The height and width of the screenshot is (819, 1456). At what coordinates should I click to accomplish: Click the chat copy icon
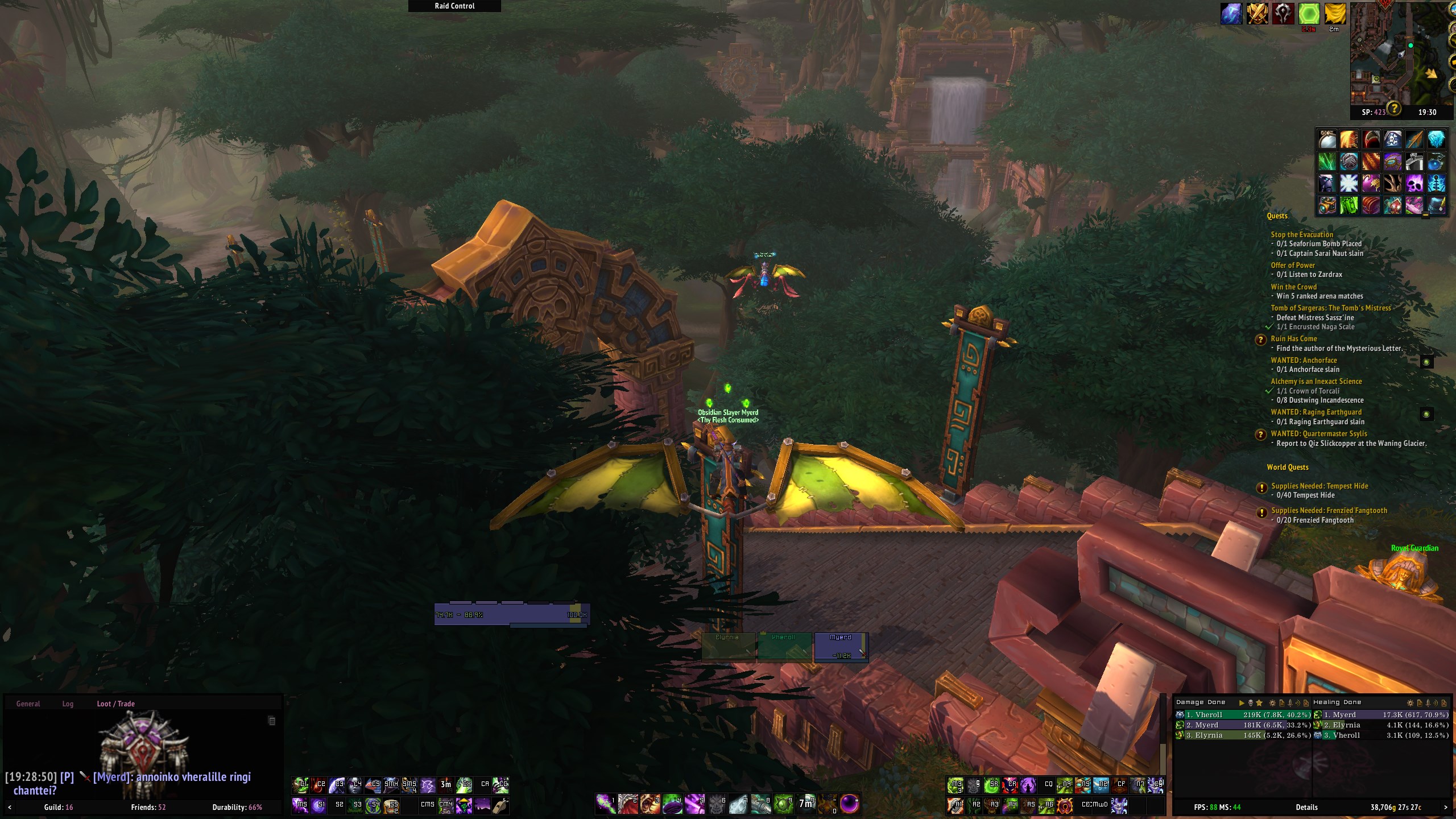click(x=272, y=721)
